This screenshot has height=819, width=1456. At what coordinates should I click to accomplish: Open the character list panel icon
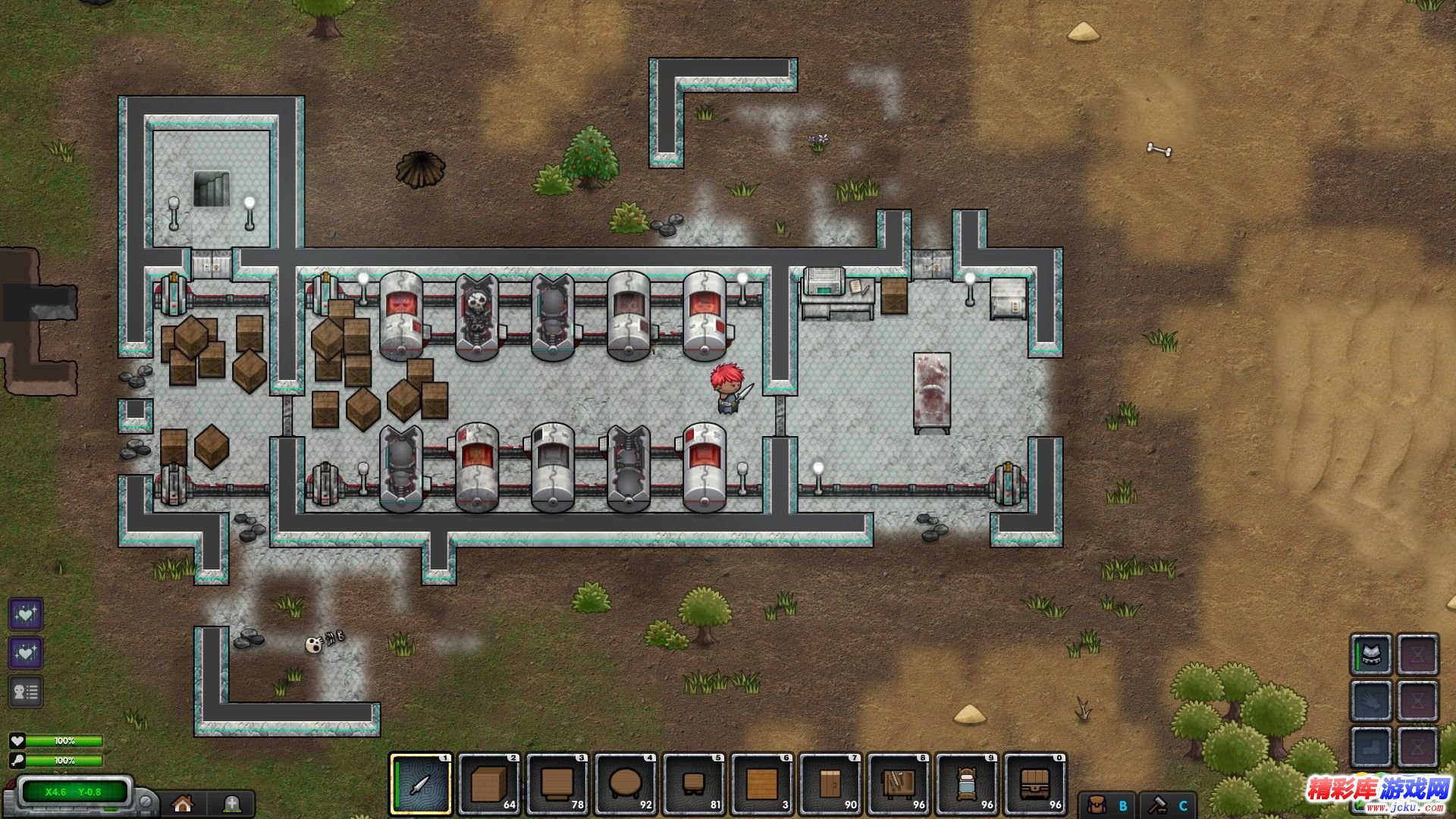pyautogui.click(x=25, y=692)
